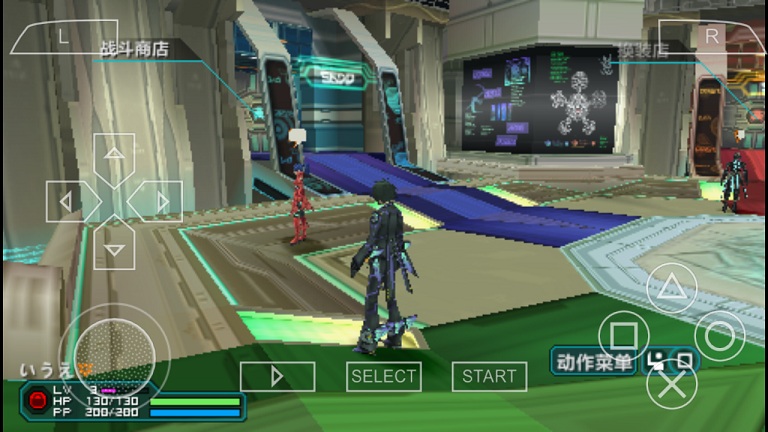Image resolution: width=768 pixels, height=432 pixels.
Task: Tap the circle face button
Action: (x=719, y=335)
